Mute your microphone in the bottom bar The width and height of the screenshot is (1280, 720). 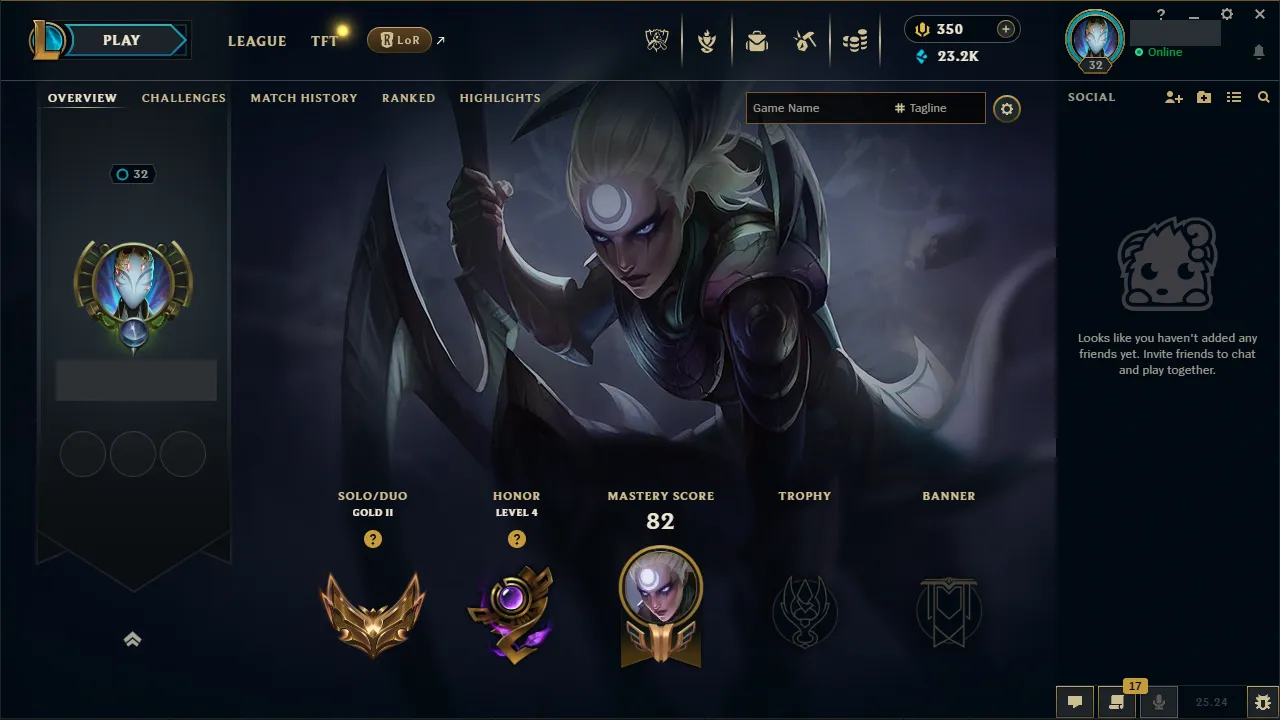1159,702
